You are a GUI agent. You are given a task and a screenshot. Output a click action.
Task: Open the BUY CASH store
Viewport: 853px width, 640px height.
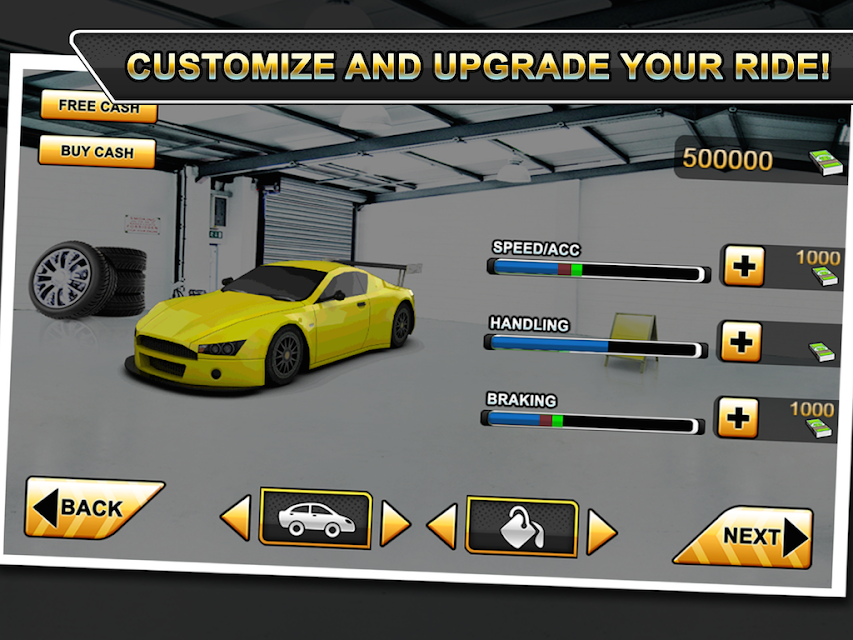[x=97, y=152]
